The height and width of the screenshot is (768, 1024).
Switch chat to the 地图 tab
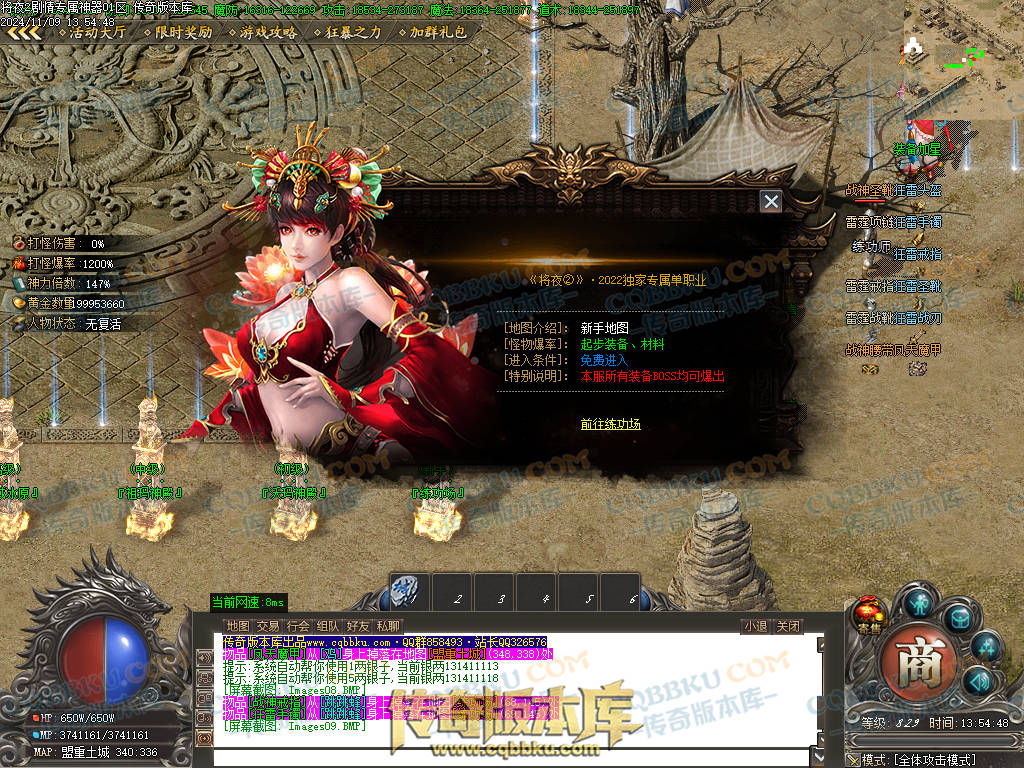(x=237, y=626)
